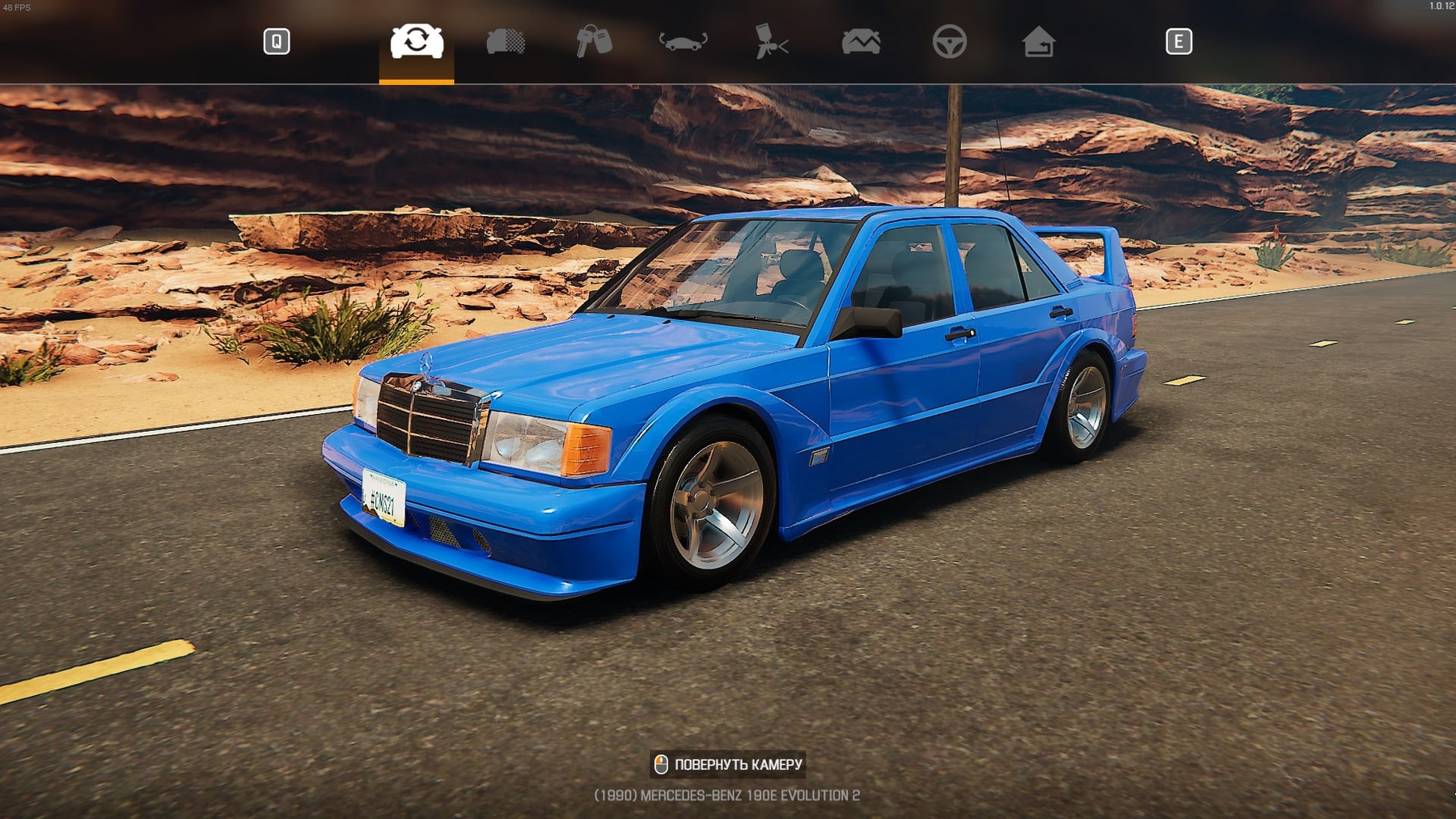Show the car statistics graph tab
This screenshot has width=1456, height=819.
click(861, 41)
